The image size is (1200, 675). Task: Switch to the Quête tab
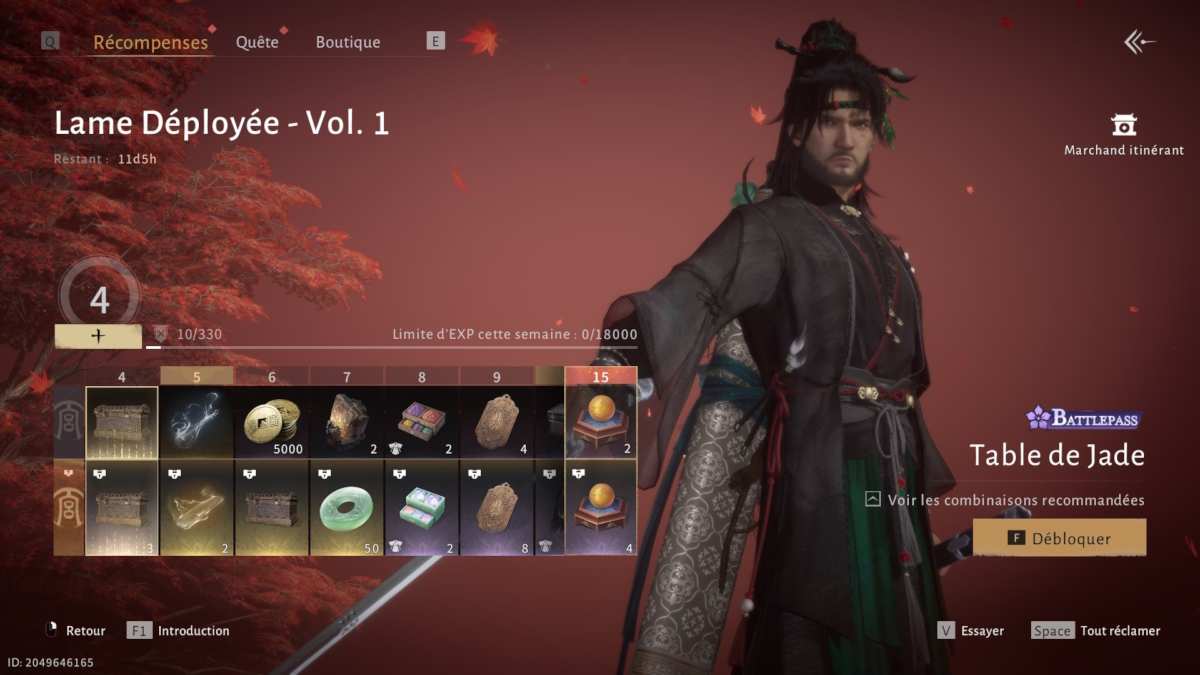coord(257,42)
